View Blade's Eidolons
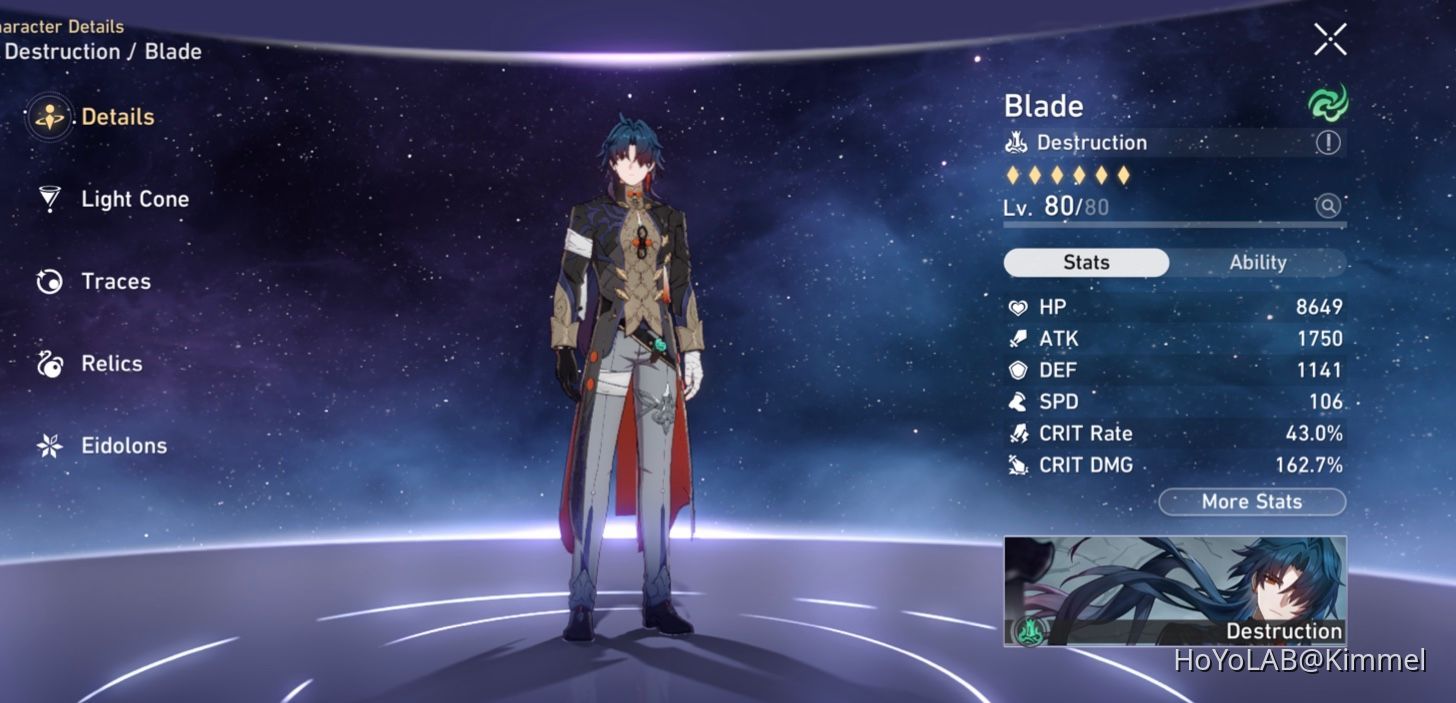 tap(123, 445)
